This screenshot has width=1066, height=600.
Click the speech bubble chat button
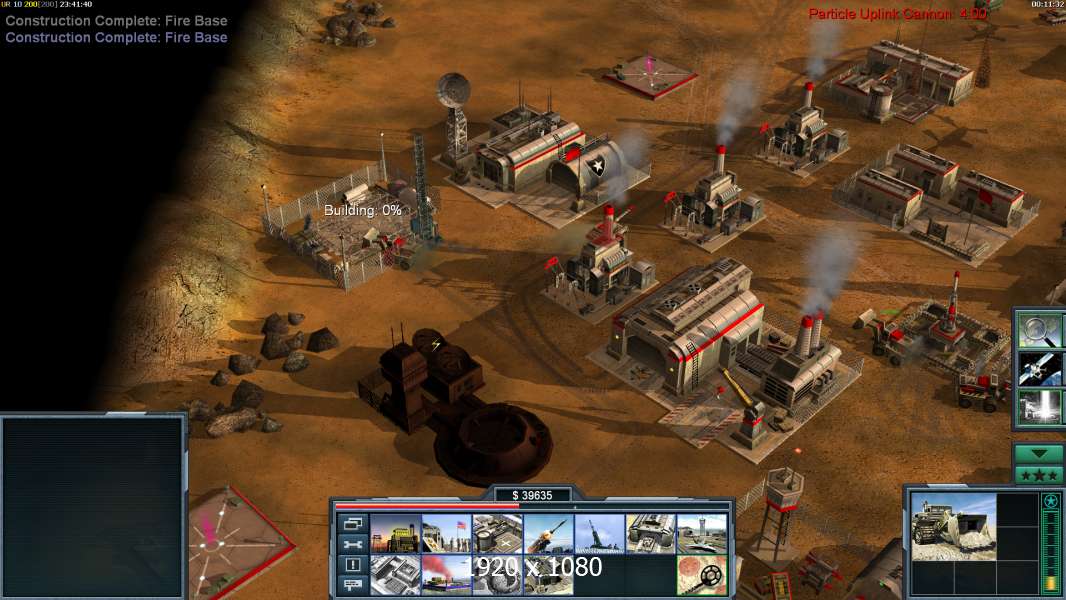(352, 586)
